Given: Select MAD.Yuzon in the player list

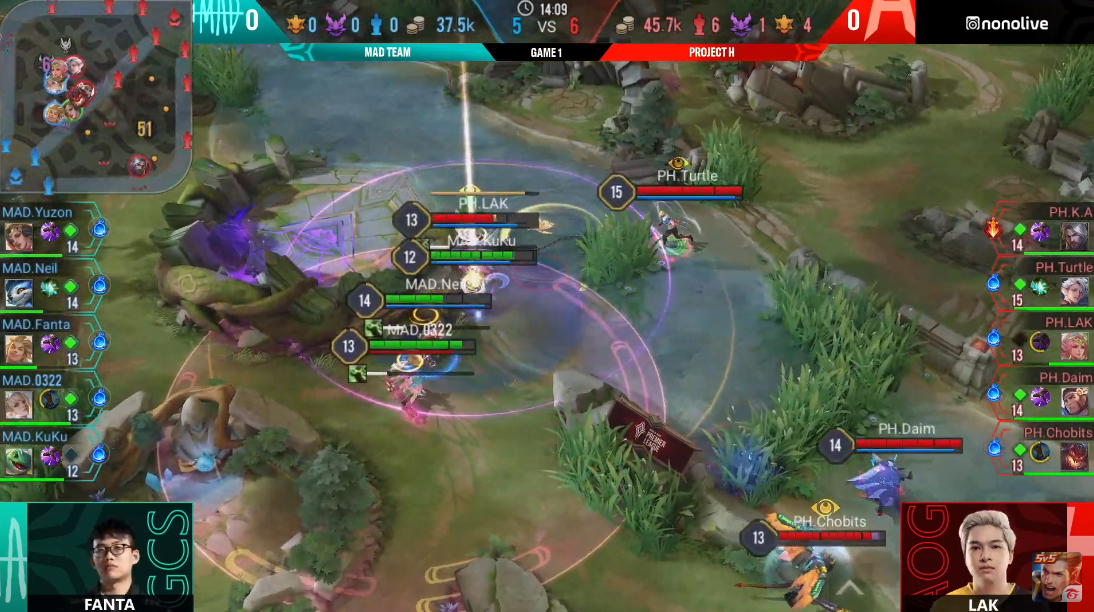Looking at the screenshot, I should (50, 230).
